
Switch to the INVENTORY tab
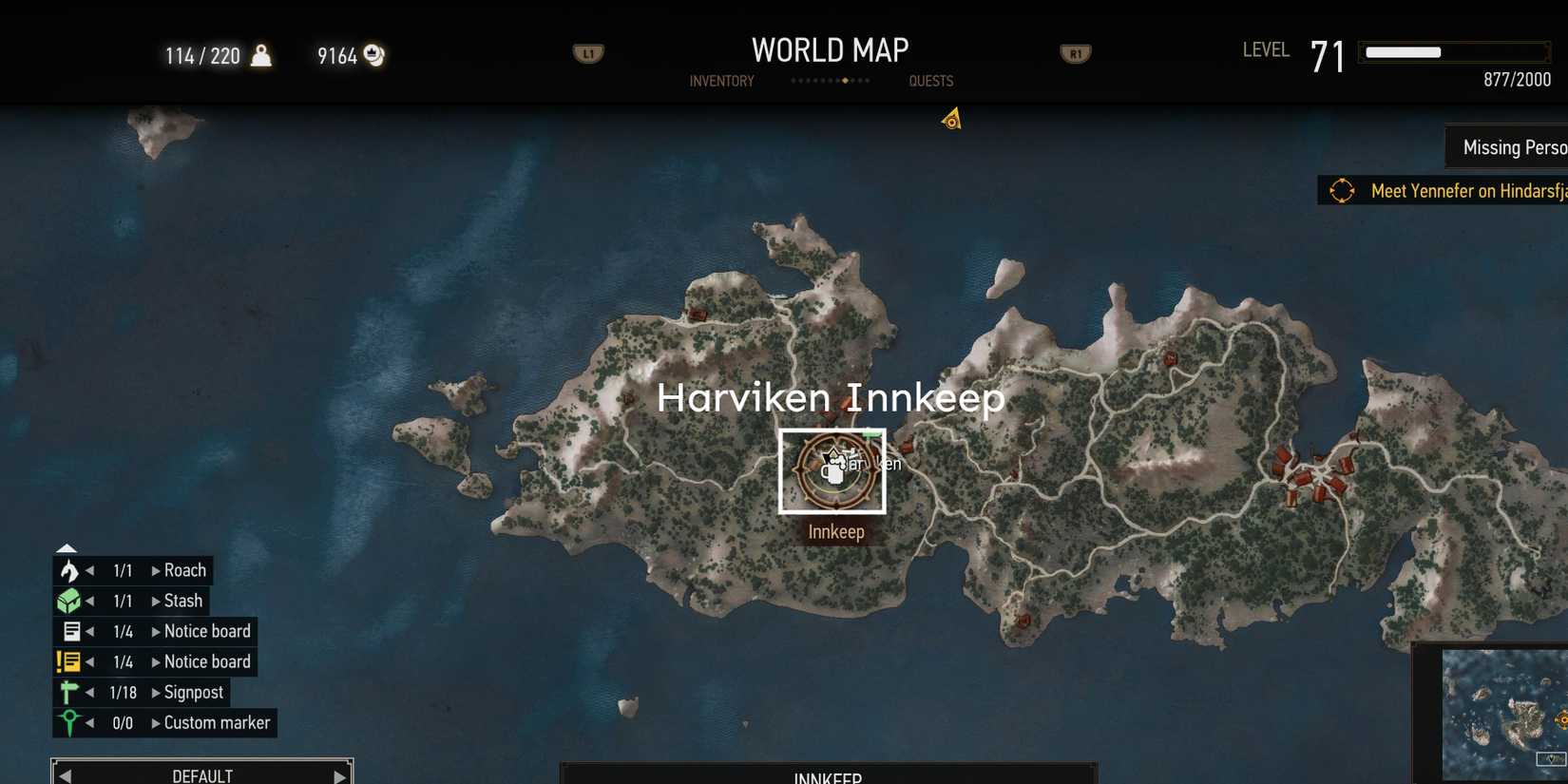(721, 81)
